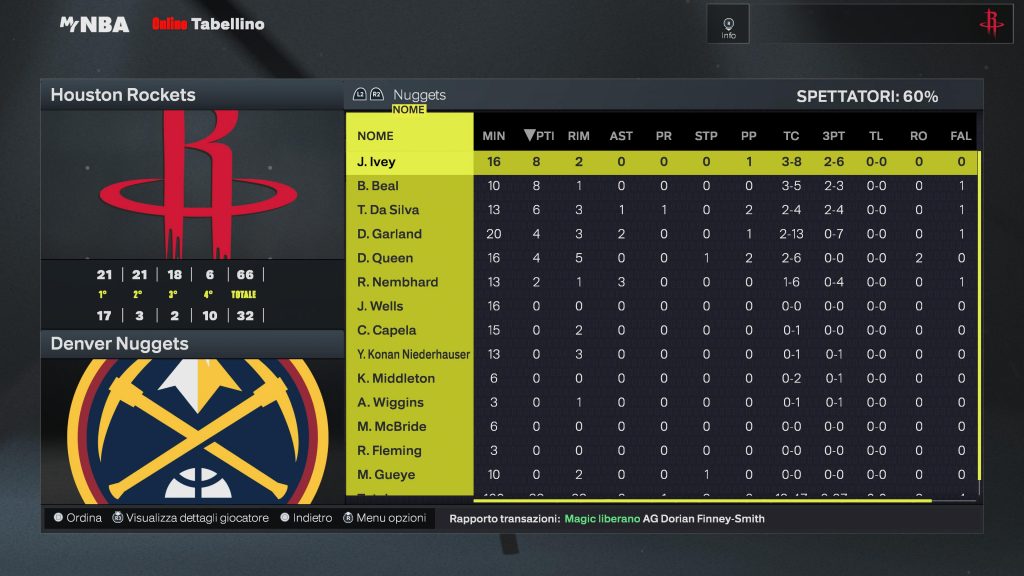
Task: Select M. Gueye's row
Action: point(386,474)
